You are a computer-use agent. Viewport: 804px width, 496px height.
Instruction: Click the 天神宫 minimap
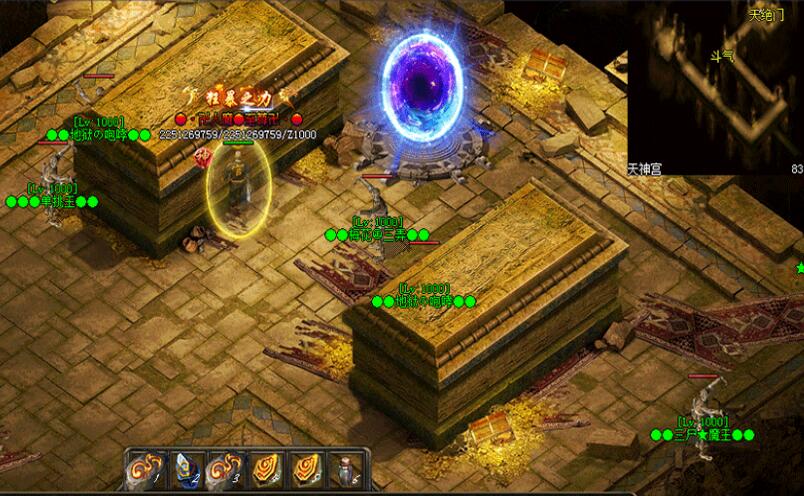point(714,90)
